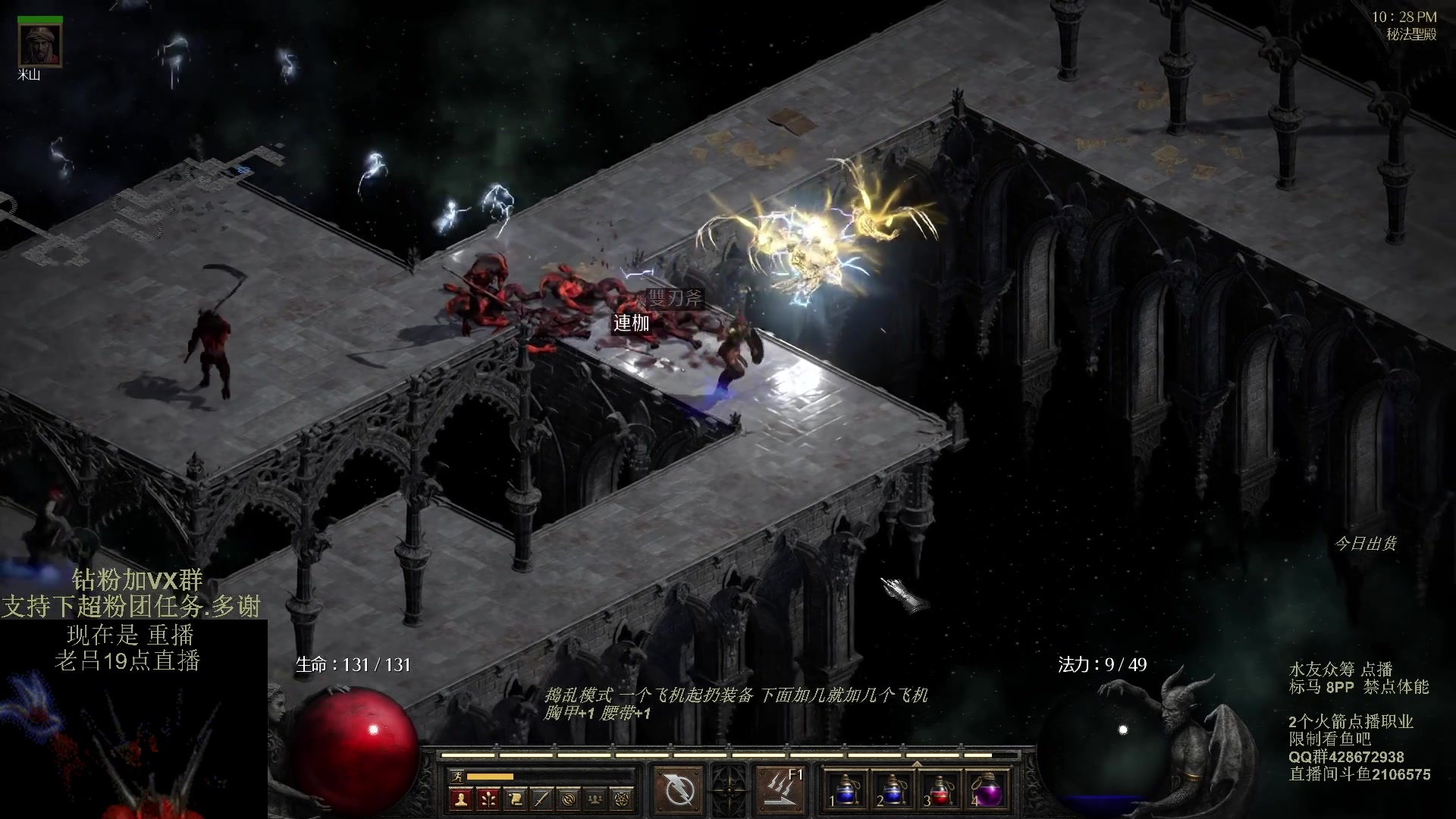Open the skill tree plant button

[488, 799]
